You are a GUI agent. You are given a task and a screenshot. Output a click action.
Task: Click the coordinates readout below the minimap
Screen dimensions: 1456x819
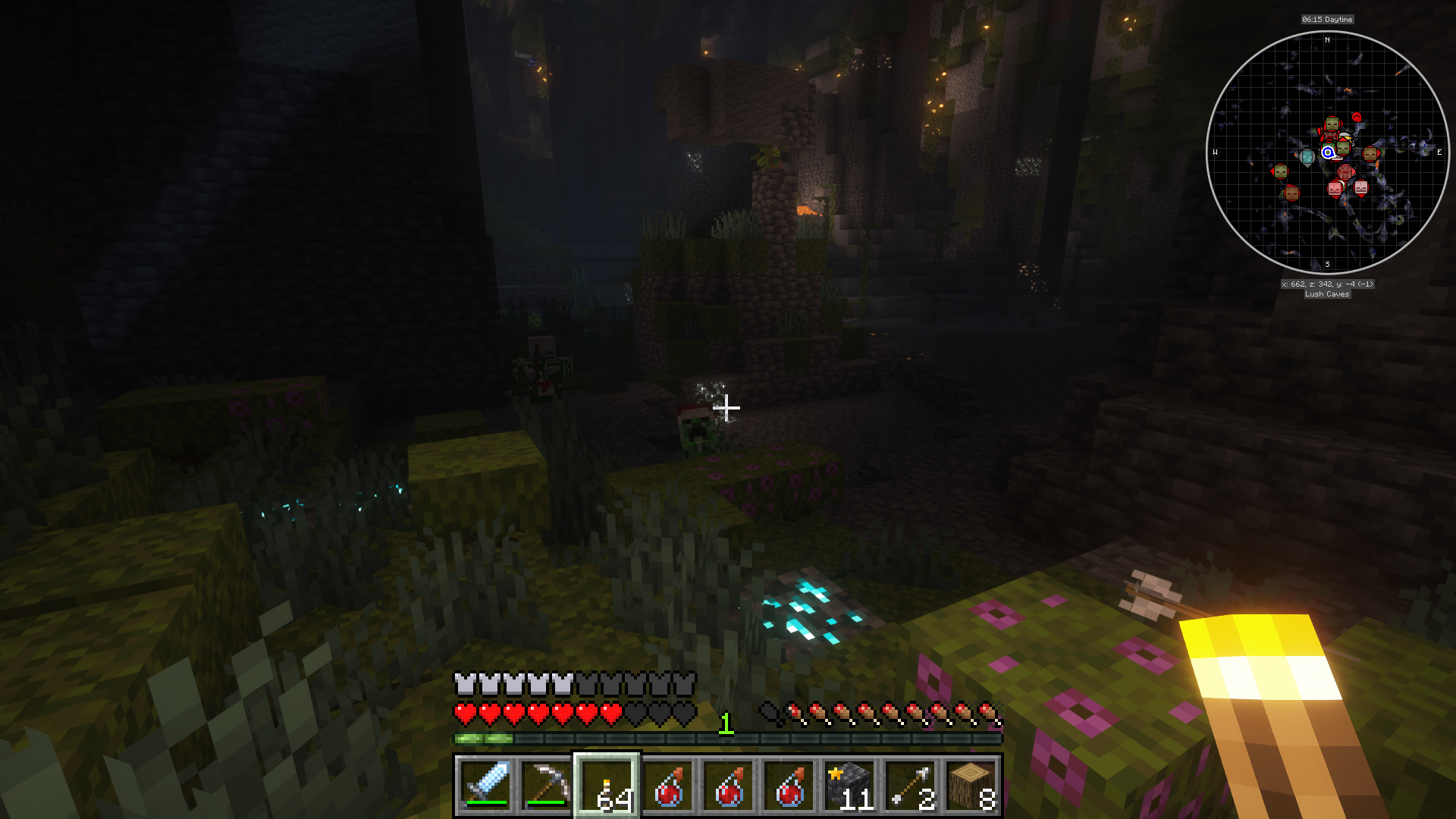click(1327, 283)
